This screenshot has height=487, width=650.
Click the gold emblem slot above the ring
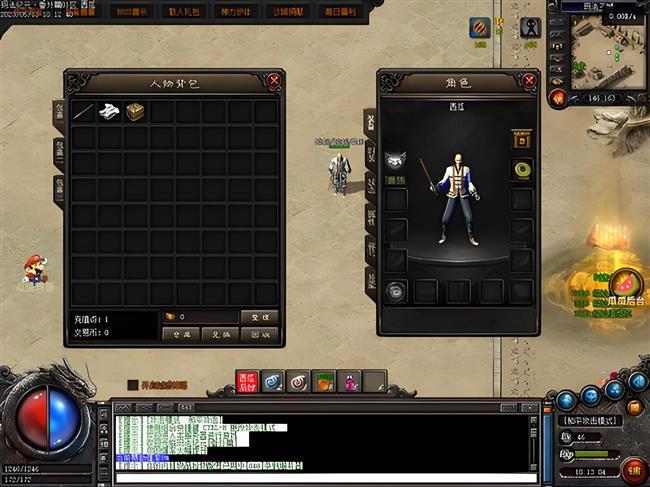pos(521,138)
